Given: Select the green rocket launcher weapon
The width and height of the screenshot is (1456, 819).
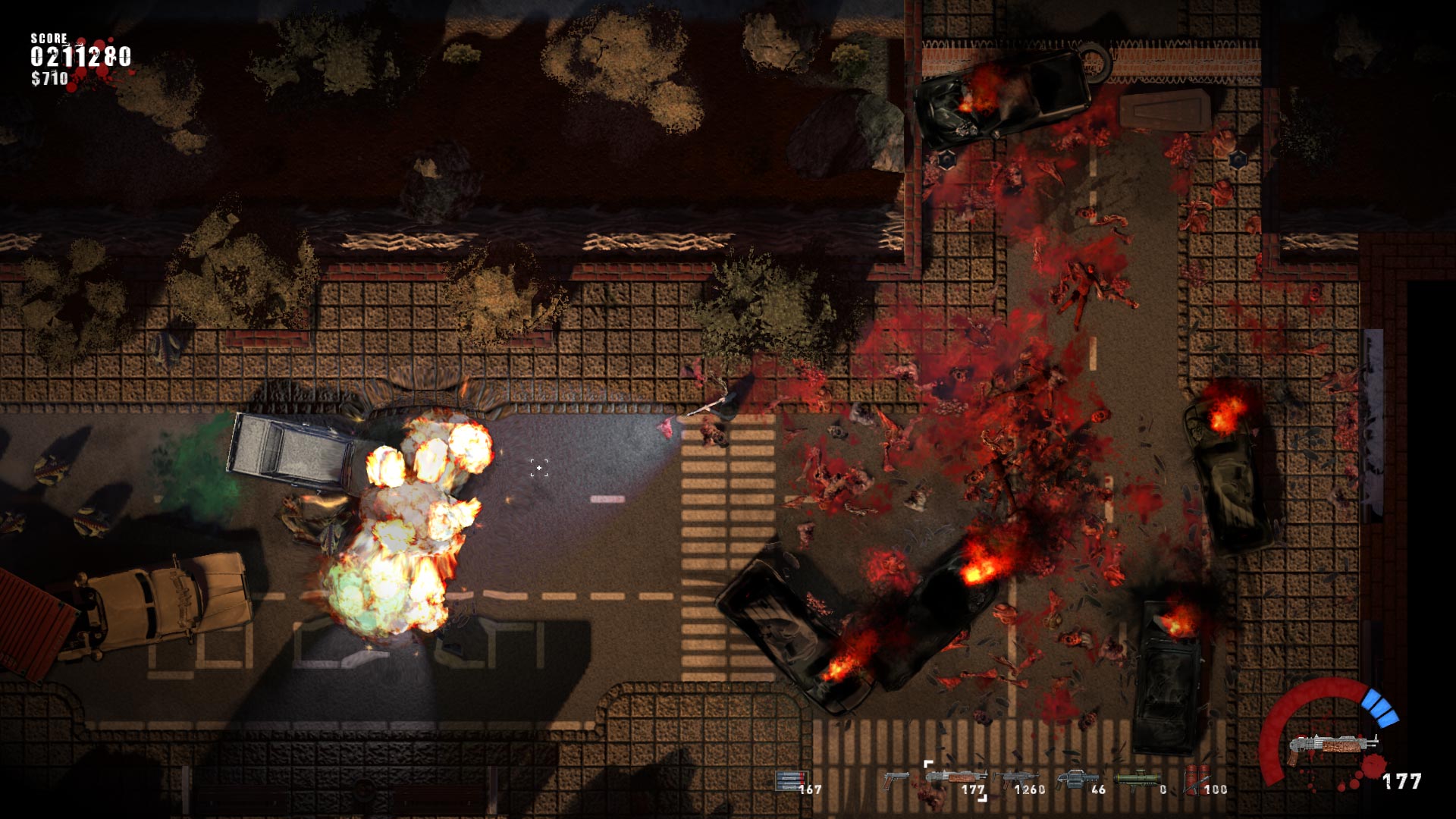Looking at the screenshot, I should coord(1135,777).
